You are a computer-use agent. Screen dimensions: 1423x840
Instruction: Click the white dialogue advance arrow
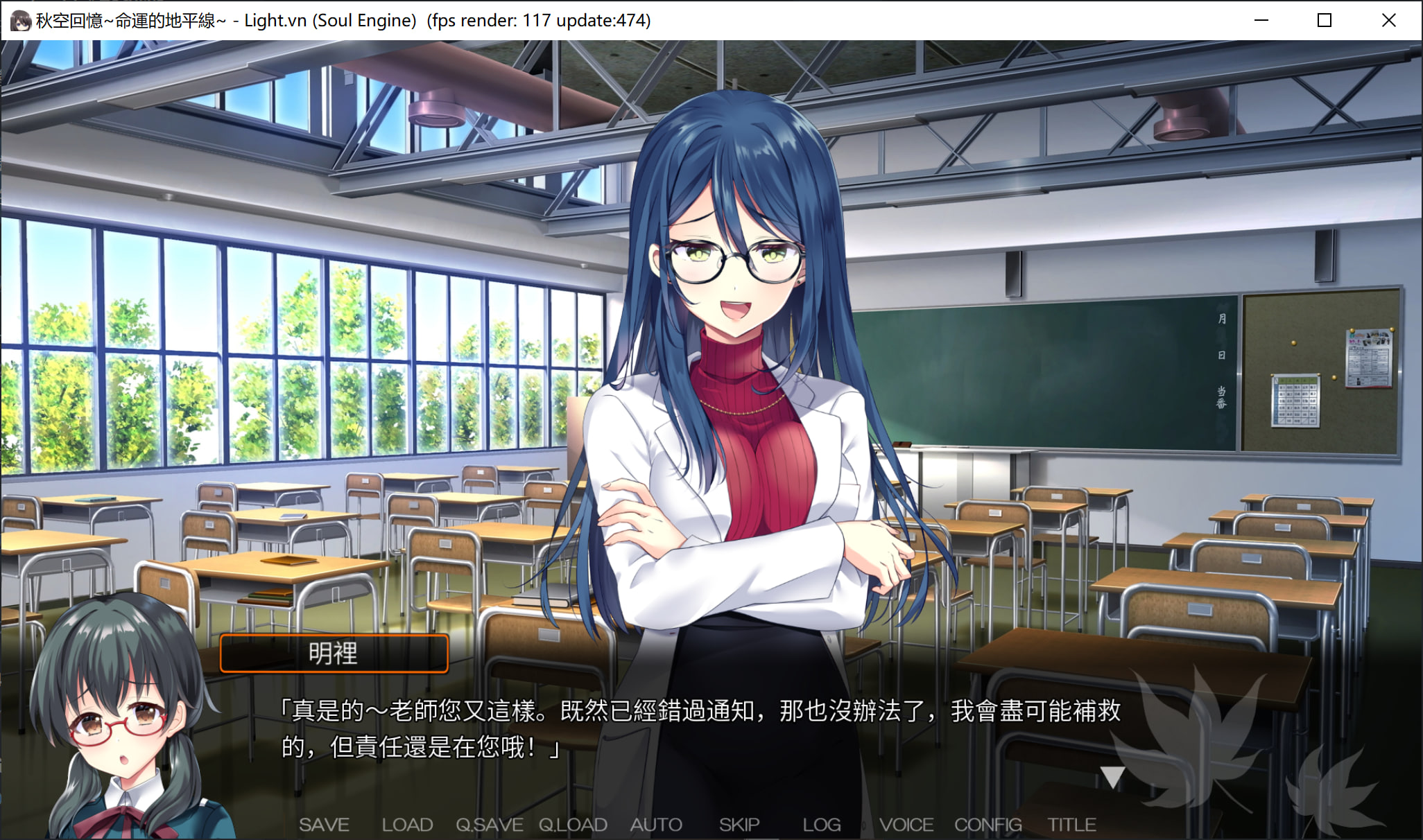tap(1112, 777)
